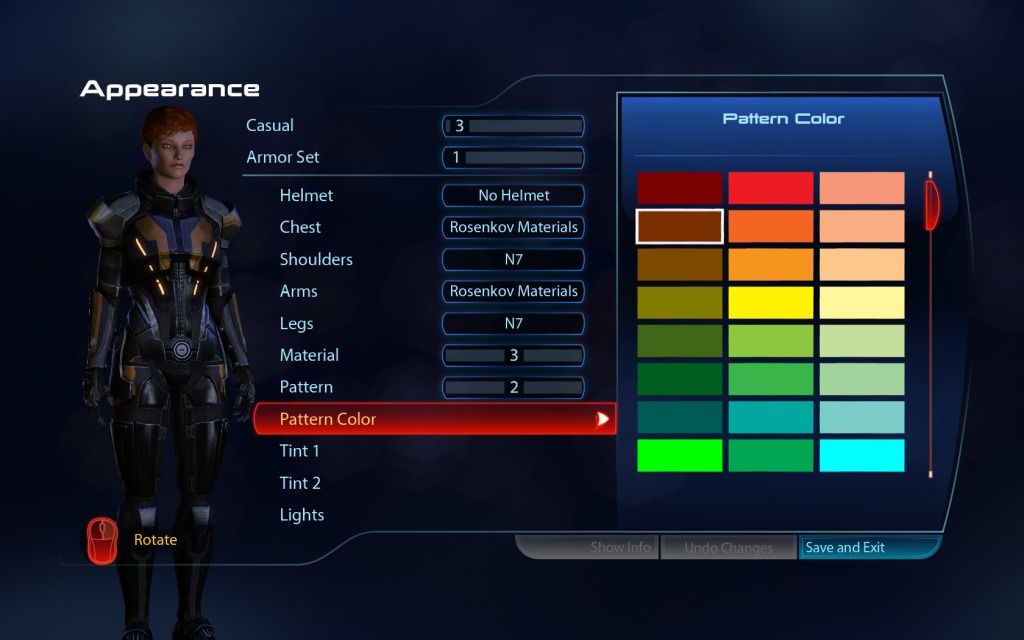
Task: Open the Helmet option
Action: [306, 196]
